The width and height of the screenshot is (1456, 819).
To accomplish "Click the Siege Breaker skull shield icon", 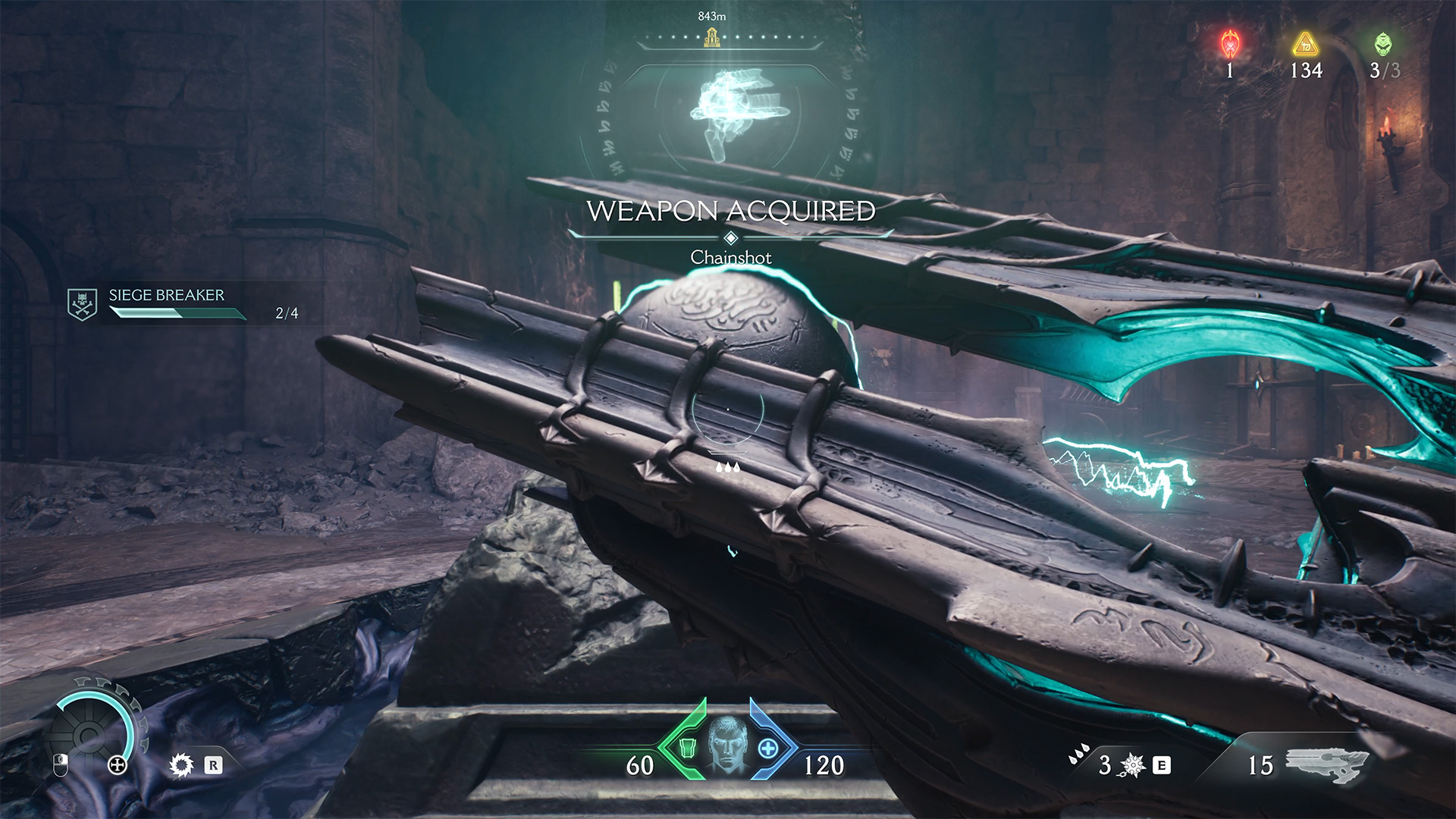I will [82, 304].
